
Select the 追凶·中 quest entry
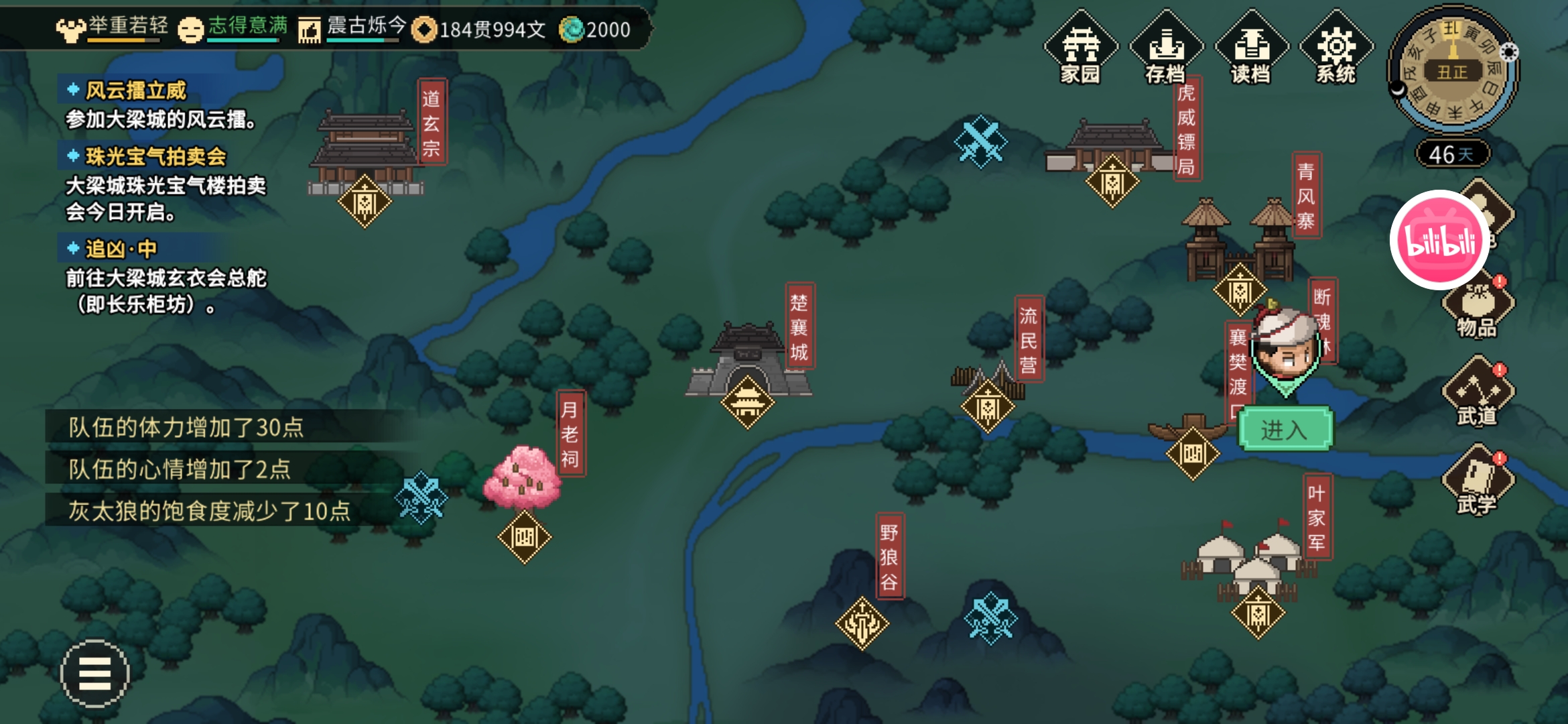(x=121, y=249)
